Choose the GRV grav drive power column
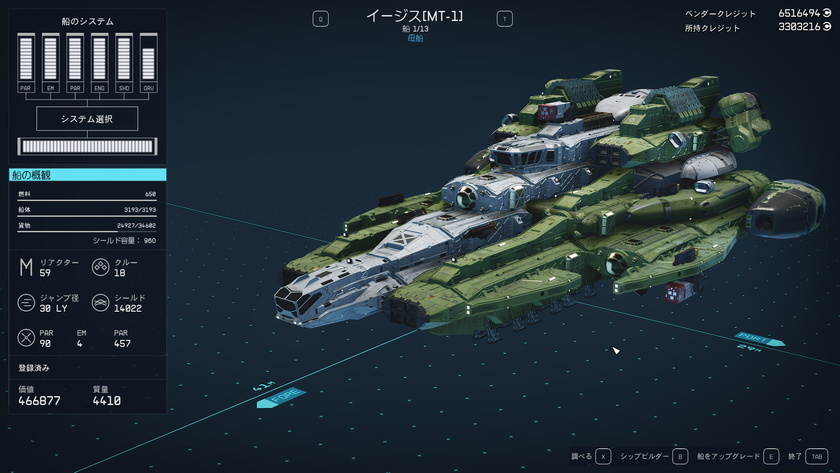 click(148, 63)
